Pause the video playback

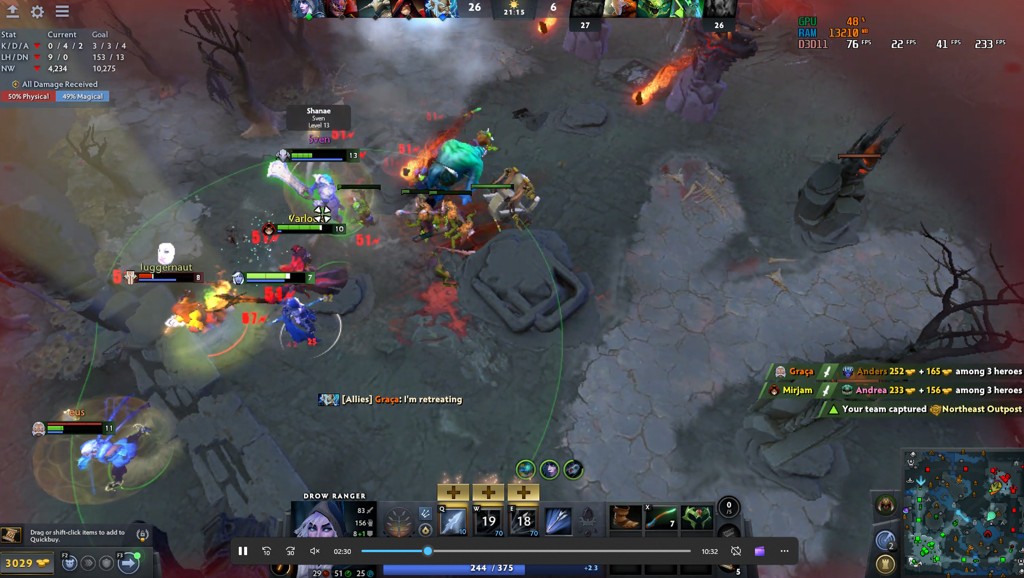coord(242,551)
